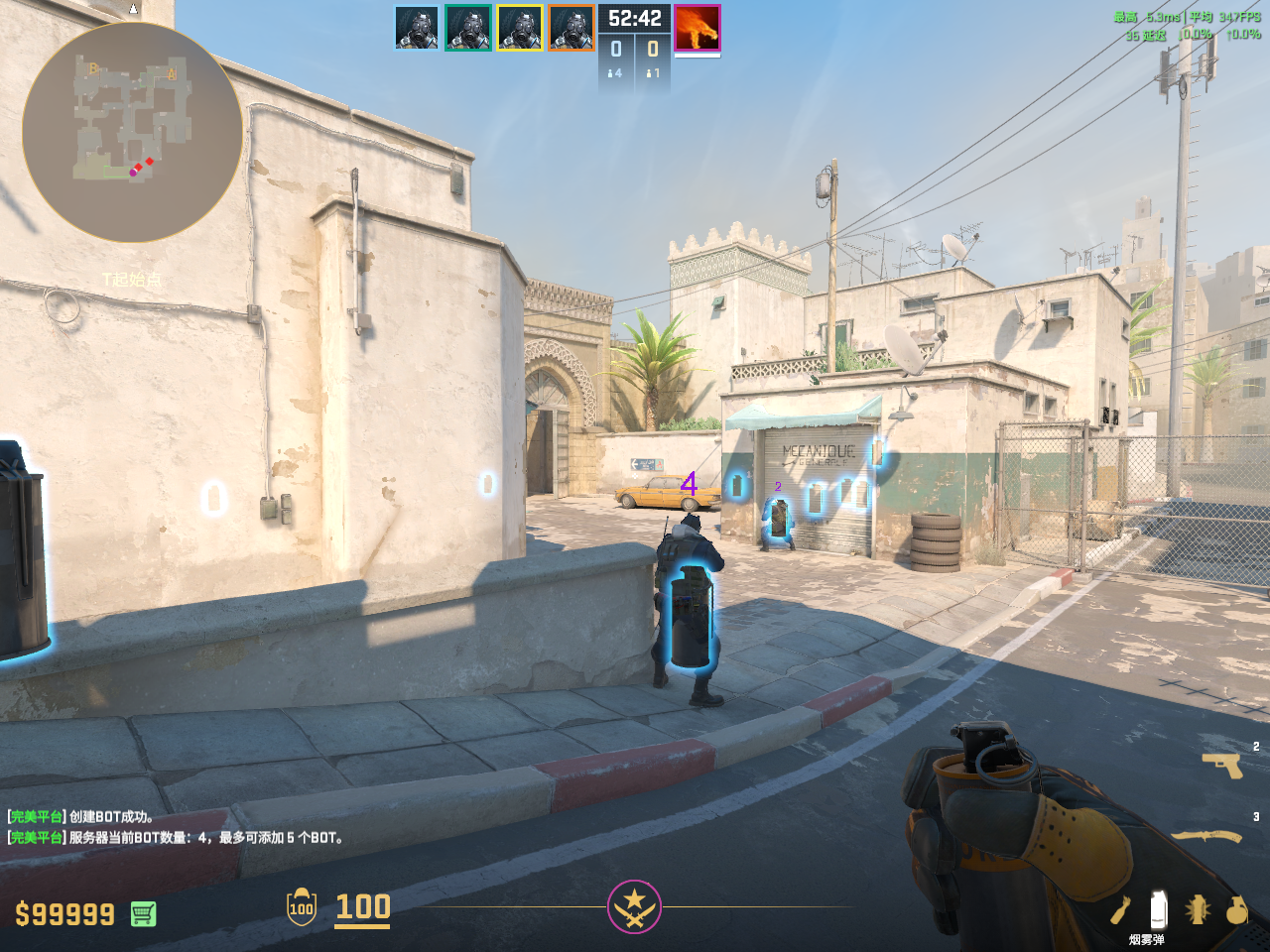
Task: Select the blue-bordered teammate avatar
Action: (x=417, y=28)
